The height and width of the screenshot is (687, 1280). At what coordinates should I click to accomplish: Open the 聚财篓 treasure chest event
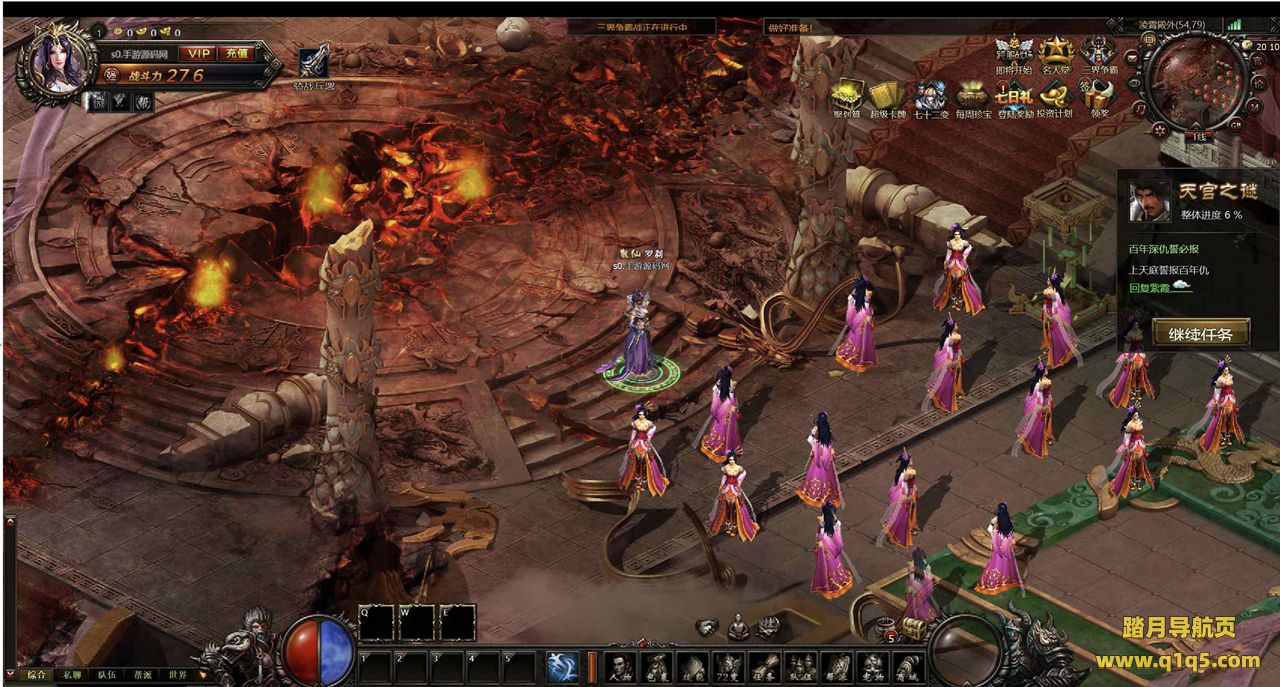847,98
